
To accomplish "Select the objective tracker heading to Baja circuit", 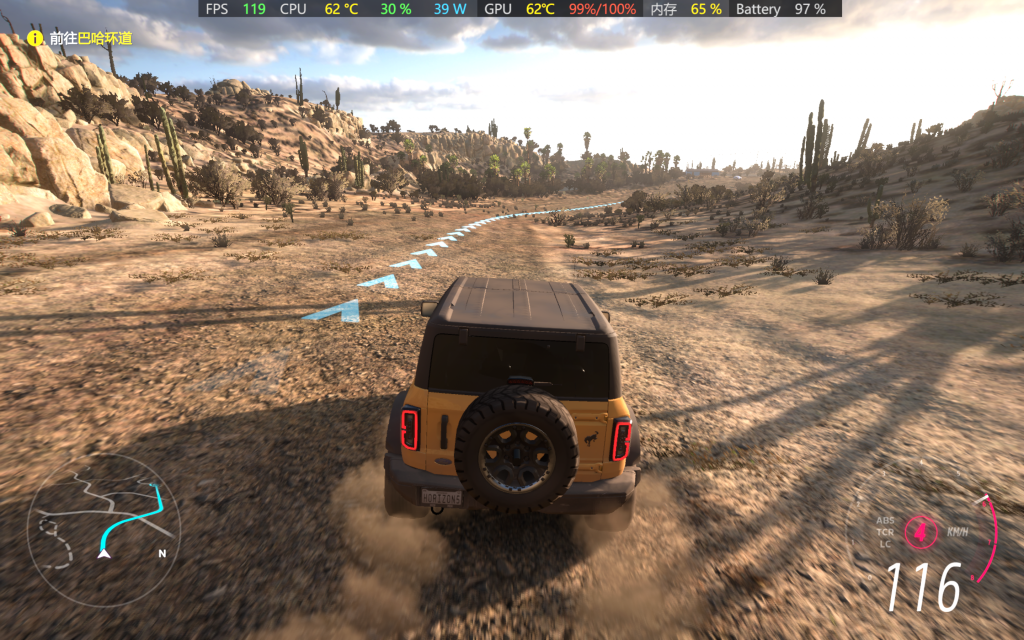I will click(x=90, y=39).
